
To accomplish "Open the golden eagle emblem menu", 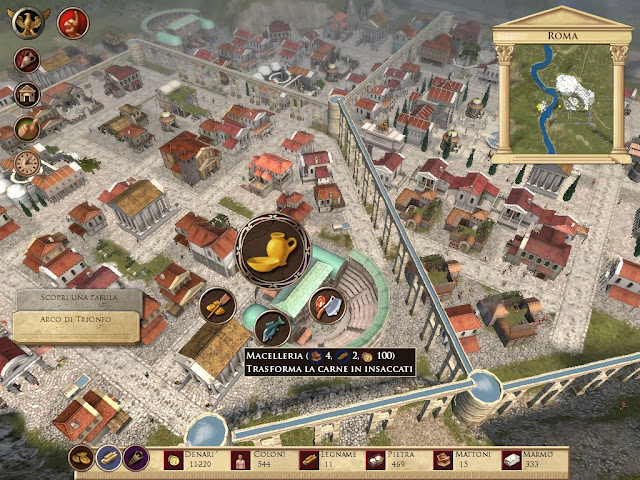I will pyautogui.click(x=29, y=21).
